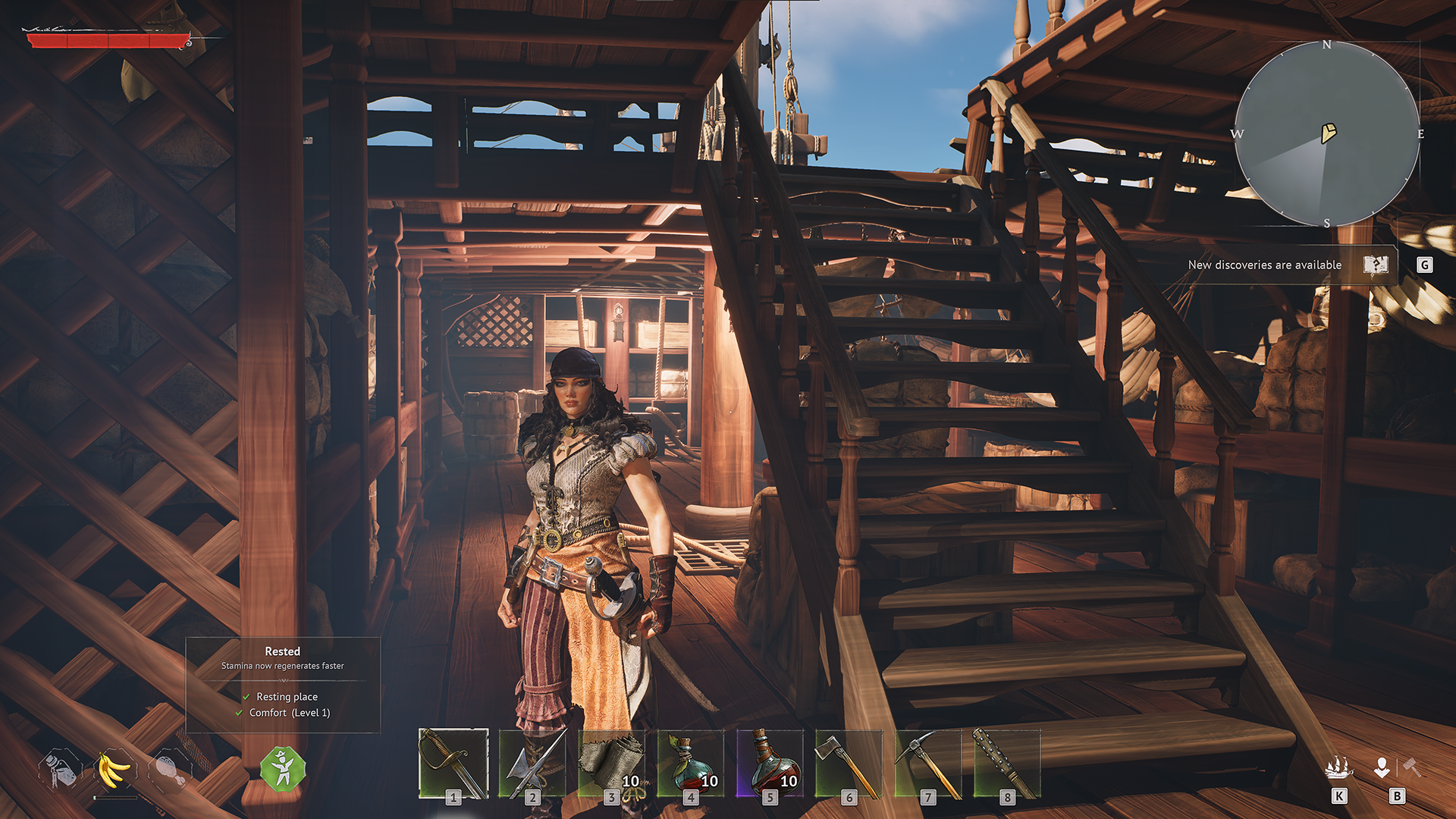Select the studded club hotbar slot
This screenshot has height=819, width=1456.
pyautogui.click(x=1006, y=764)
